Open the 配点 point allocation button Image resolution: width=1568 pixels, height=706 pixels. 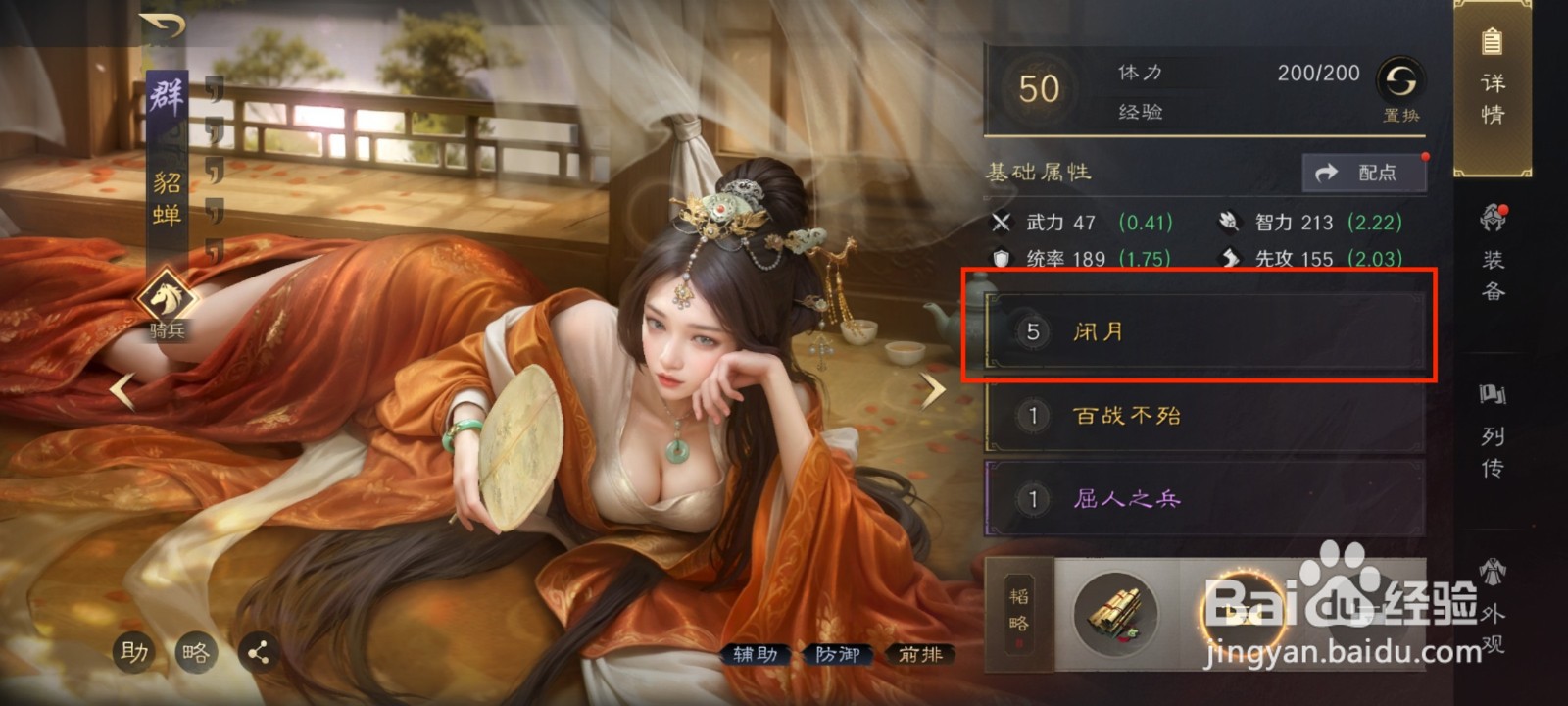coord(1366,172)
